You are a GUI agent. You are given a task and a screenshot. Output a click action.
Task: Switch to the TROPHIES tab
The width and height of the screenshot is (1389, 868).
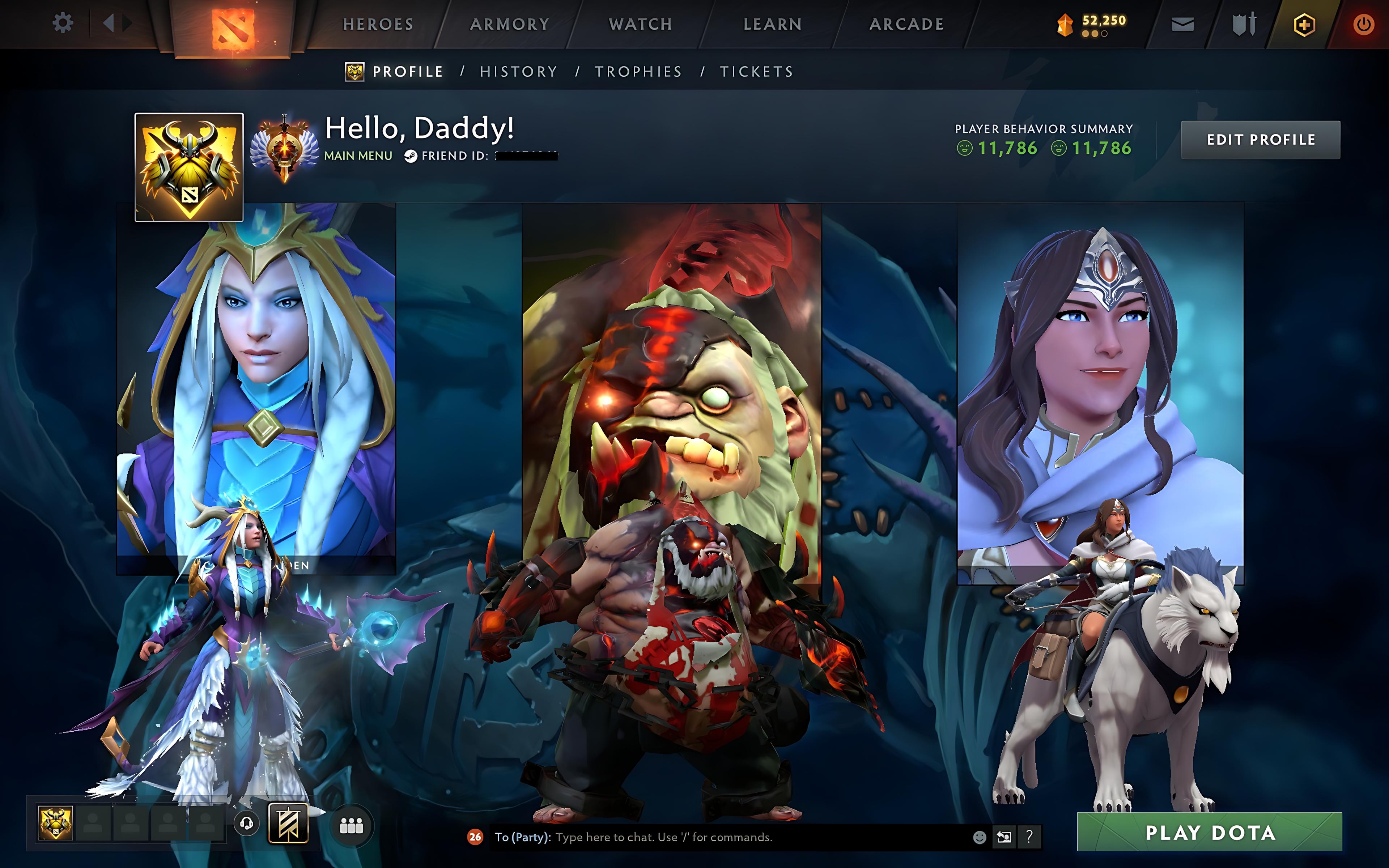(x=639, y=71)
